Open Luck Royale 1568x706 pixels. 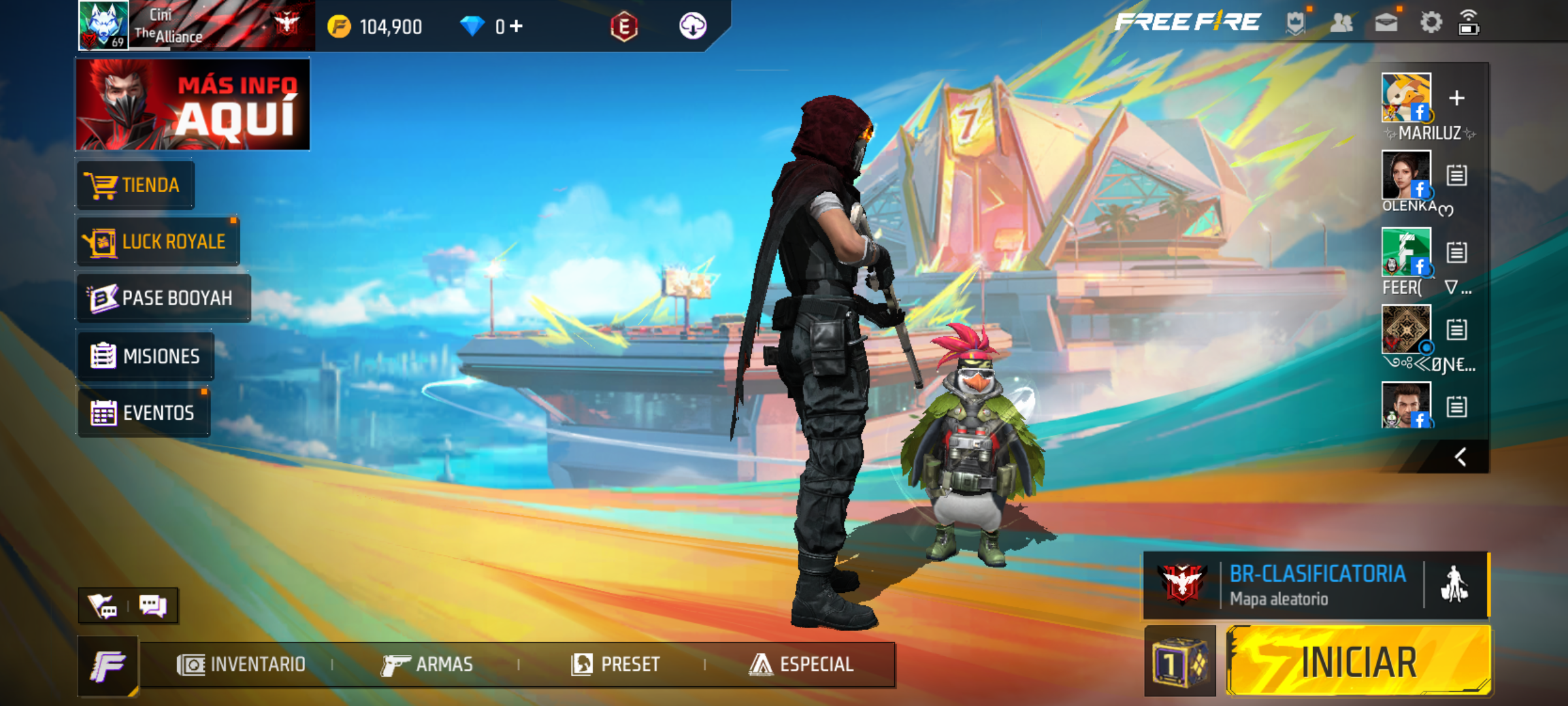158,242
